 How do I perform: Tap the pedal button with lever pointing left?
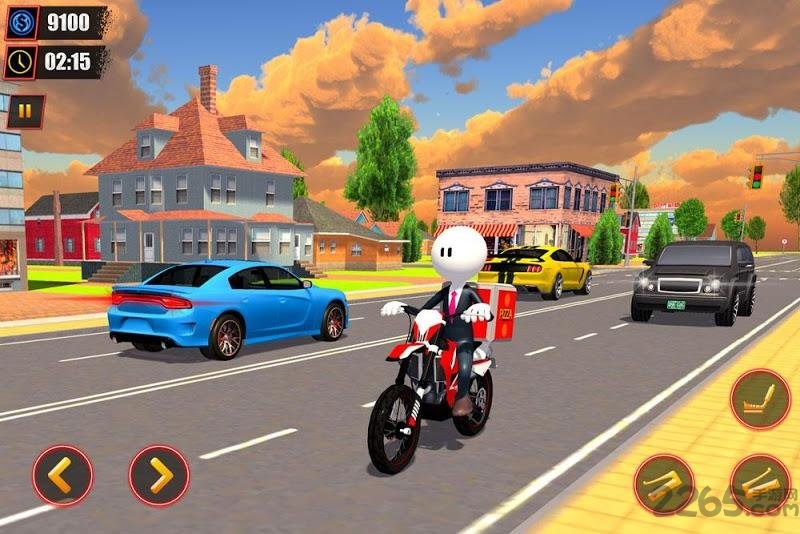pos(664,485)
